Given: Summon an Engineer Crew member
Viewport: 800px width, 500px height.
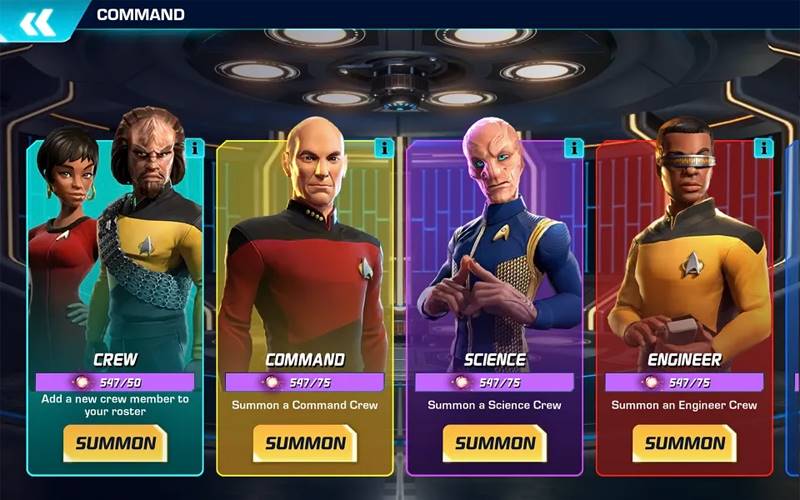Looking at the screenshot, I should point(685,443).
